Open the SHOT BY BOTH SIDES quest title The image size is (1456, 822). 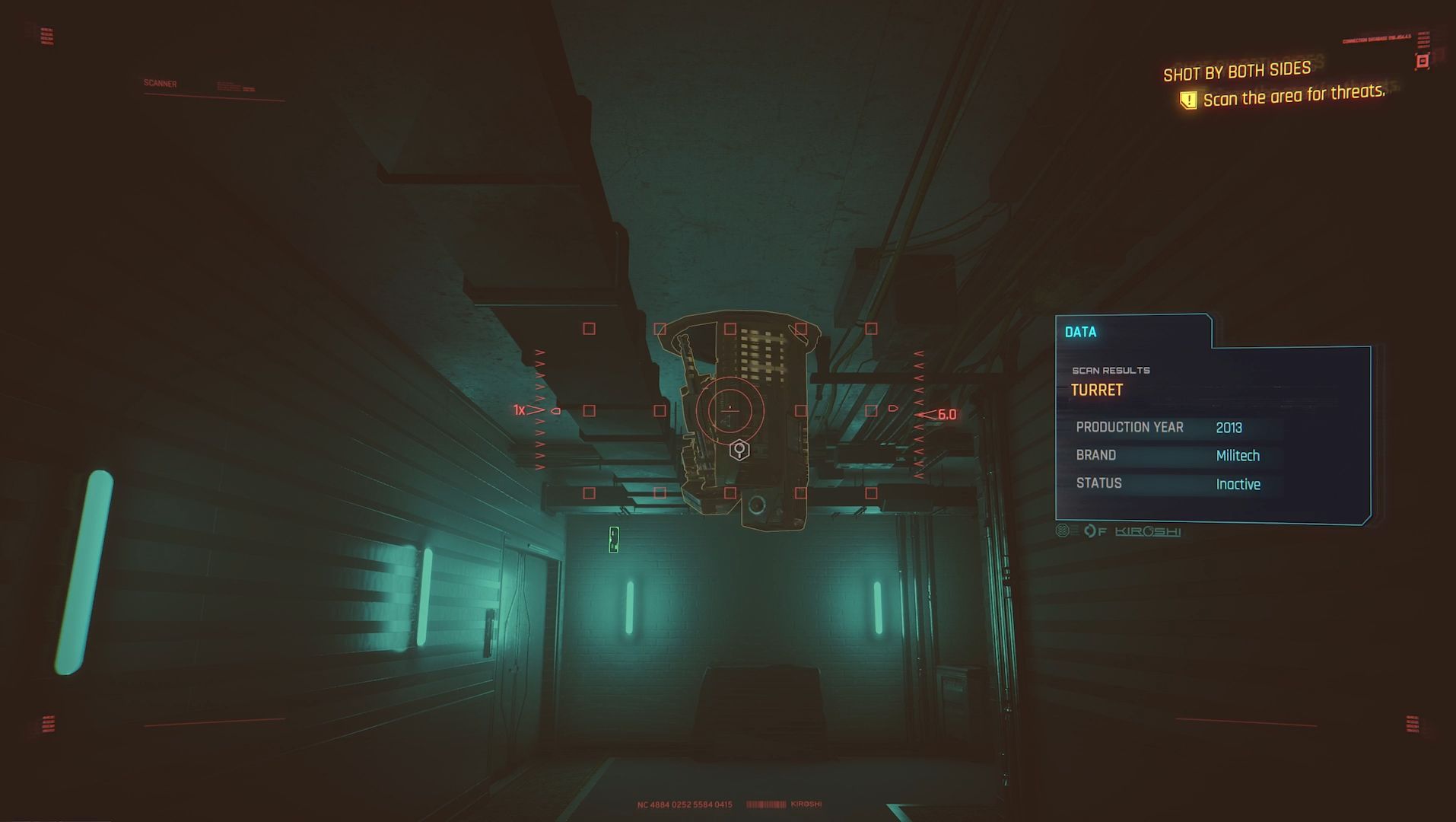pyautogui.click(x=1236, y=68)
